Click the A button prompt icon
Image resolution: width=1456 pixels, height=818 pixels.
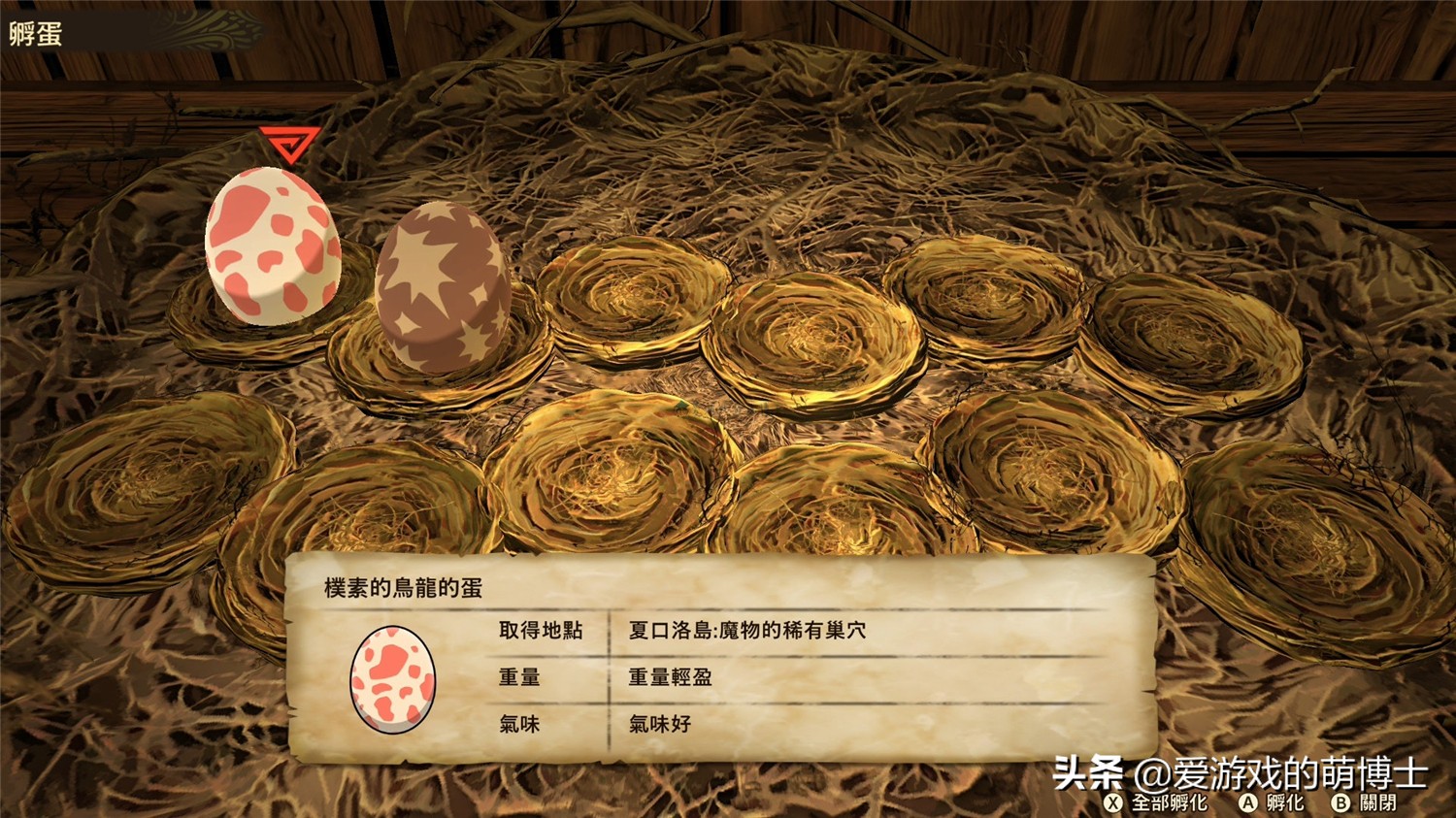pos(1250,803)
